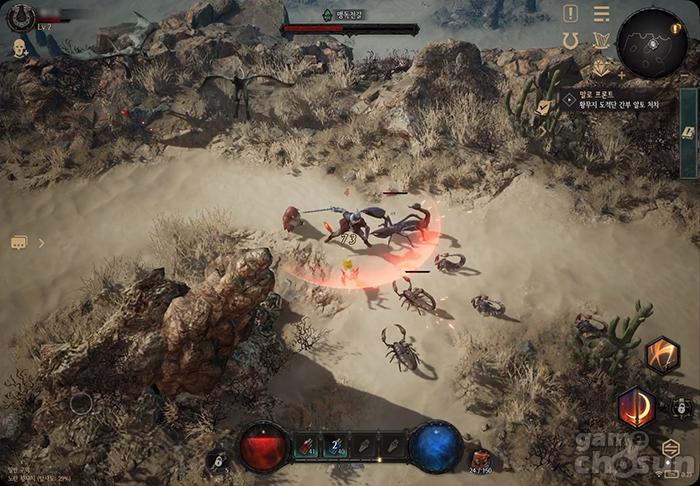Open the player portrait at top left
Image resolution: width=700 pixels, height=486 pixels.
19,17
